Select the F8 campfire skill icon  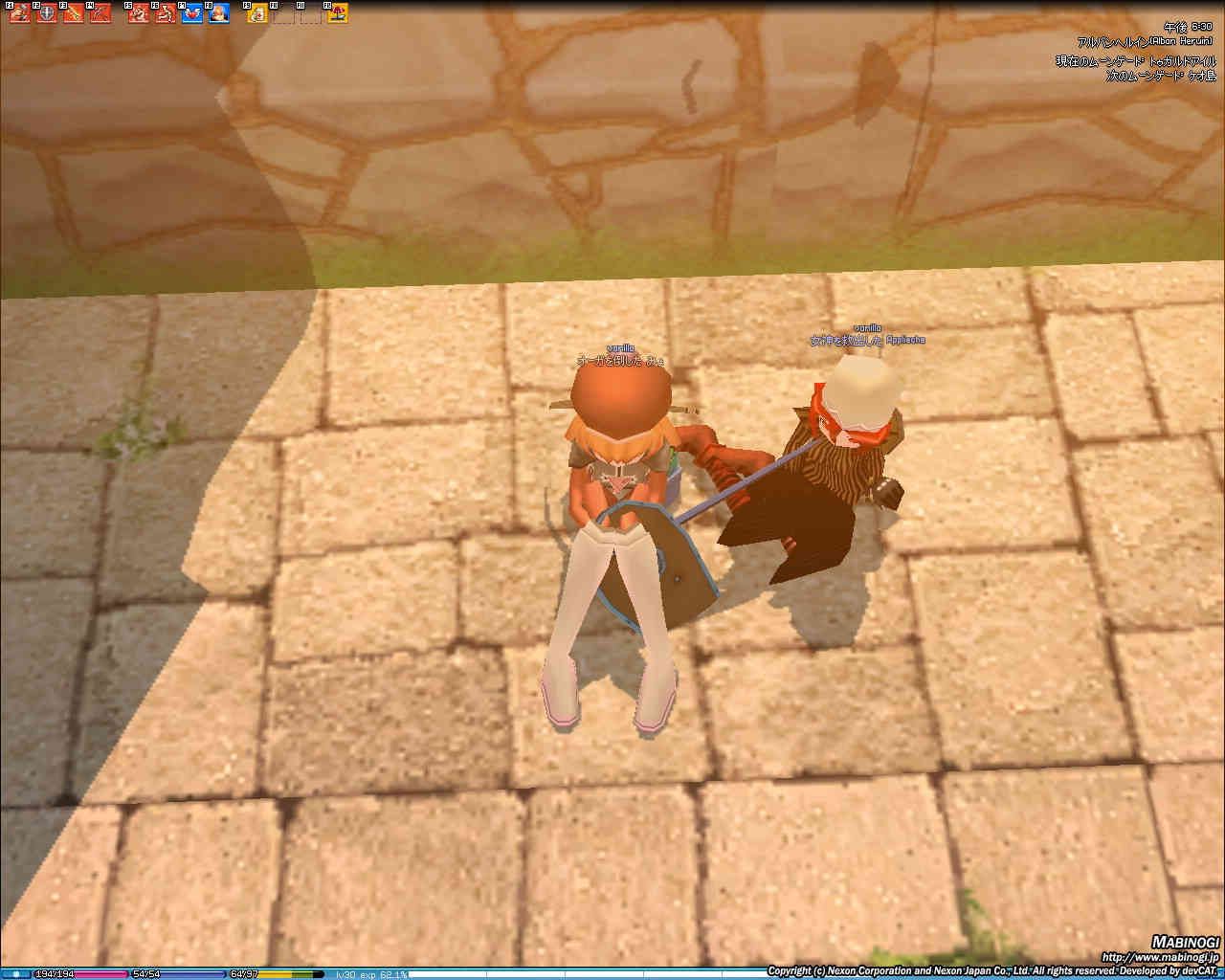[x=219, y=13]
